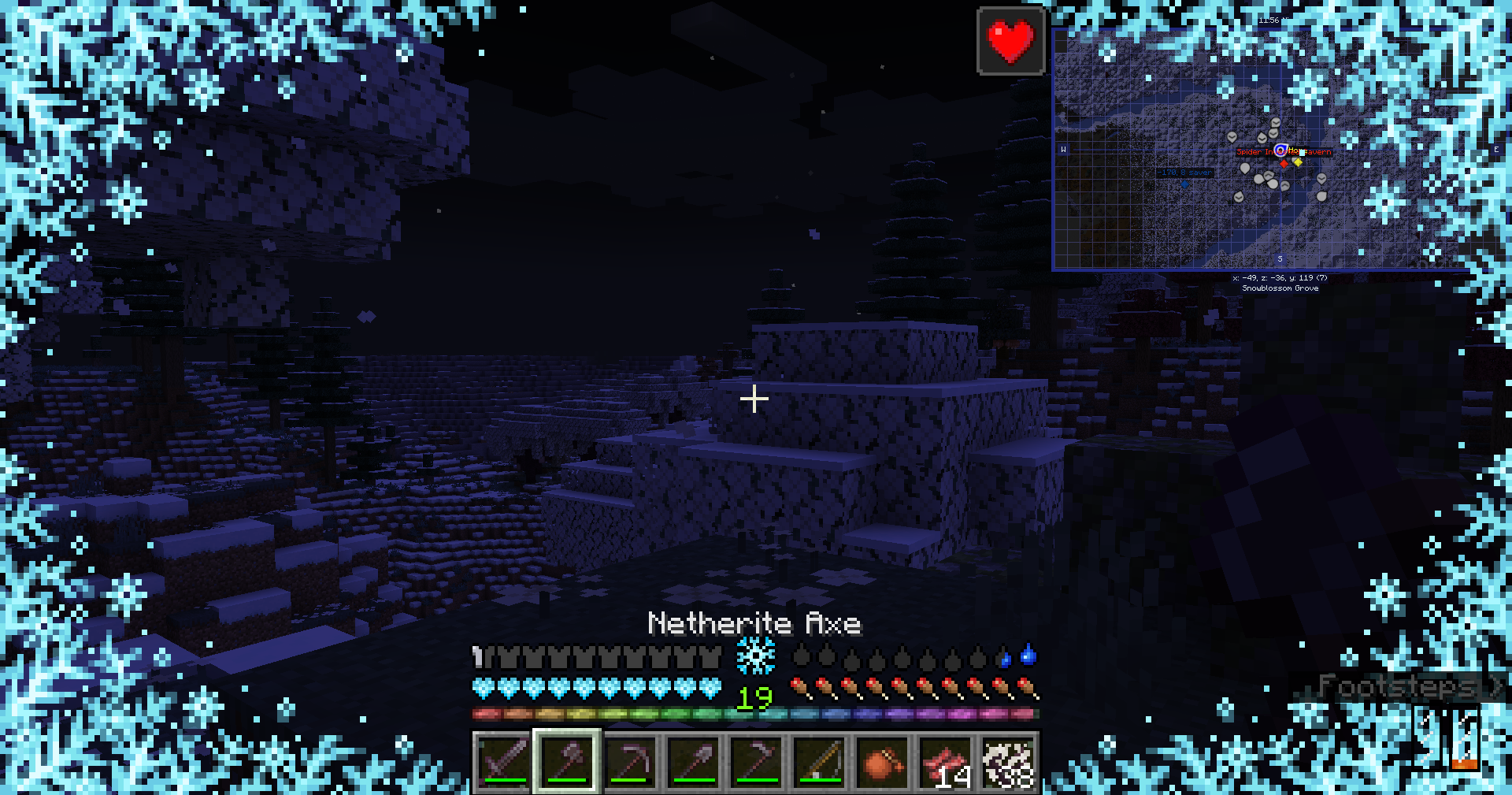Click the bone meal stack of 38
This screenshot has height=795, width=1512.
(1010, 761)
